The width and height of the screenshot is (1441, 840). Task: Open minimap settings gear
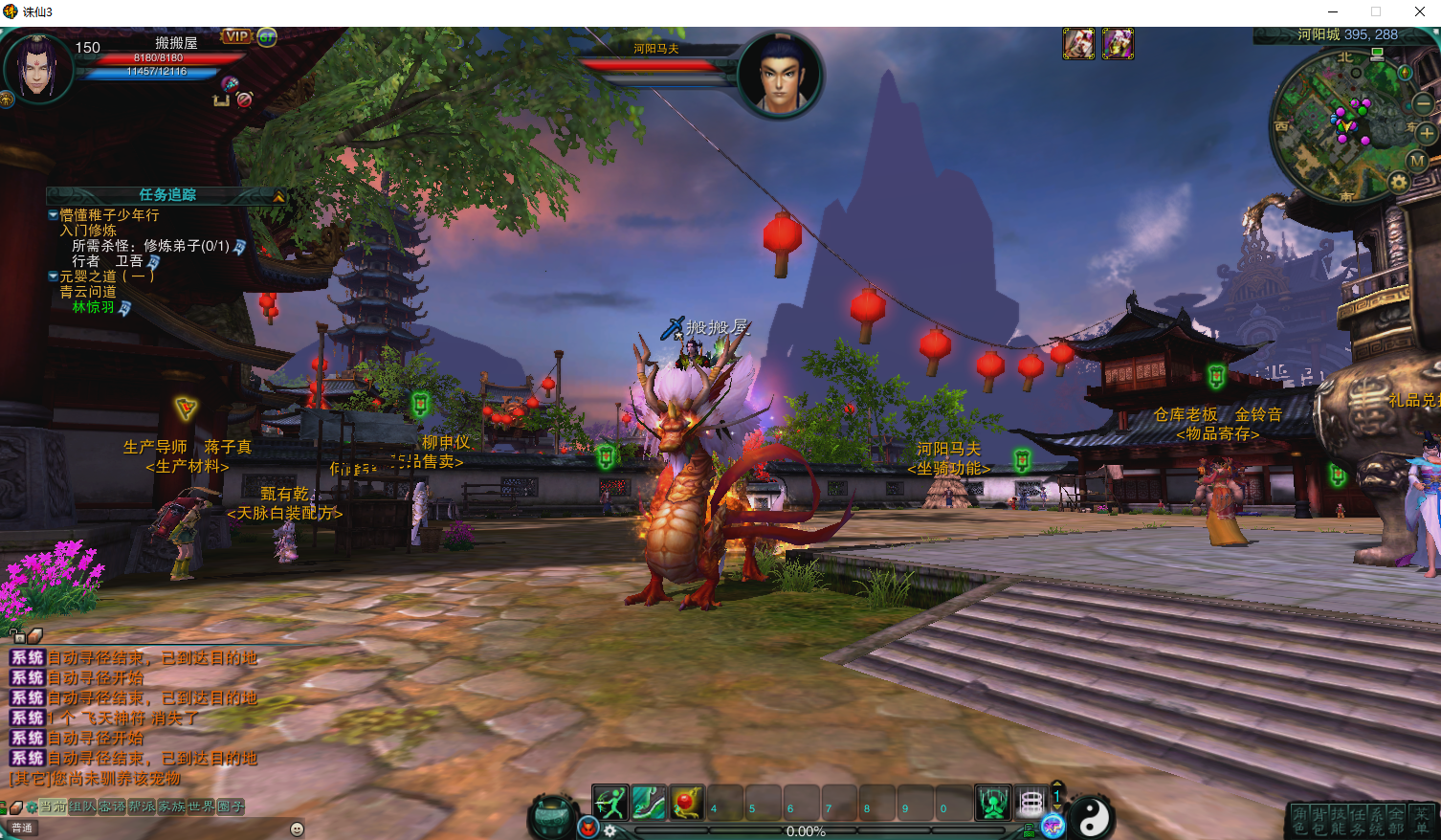[x=1398, y=181]
